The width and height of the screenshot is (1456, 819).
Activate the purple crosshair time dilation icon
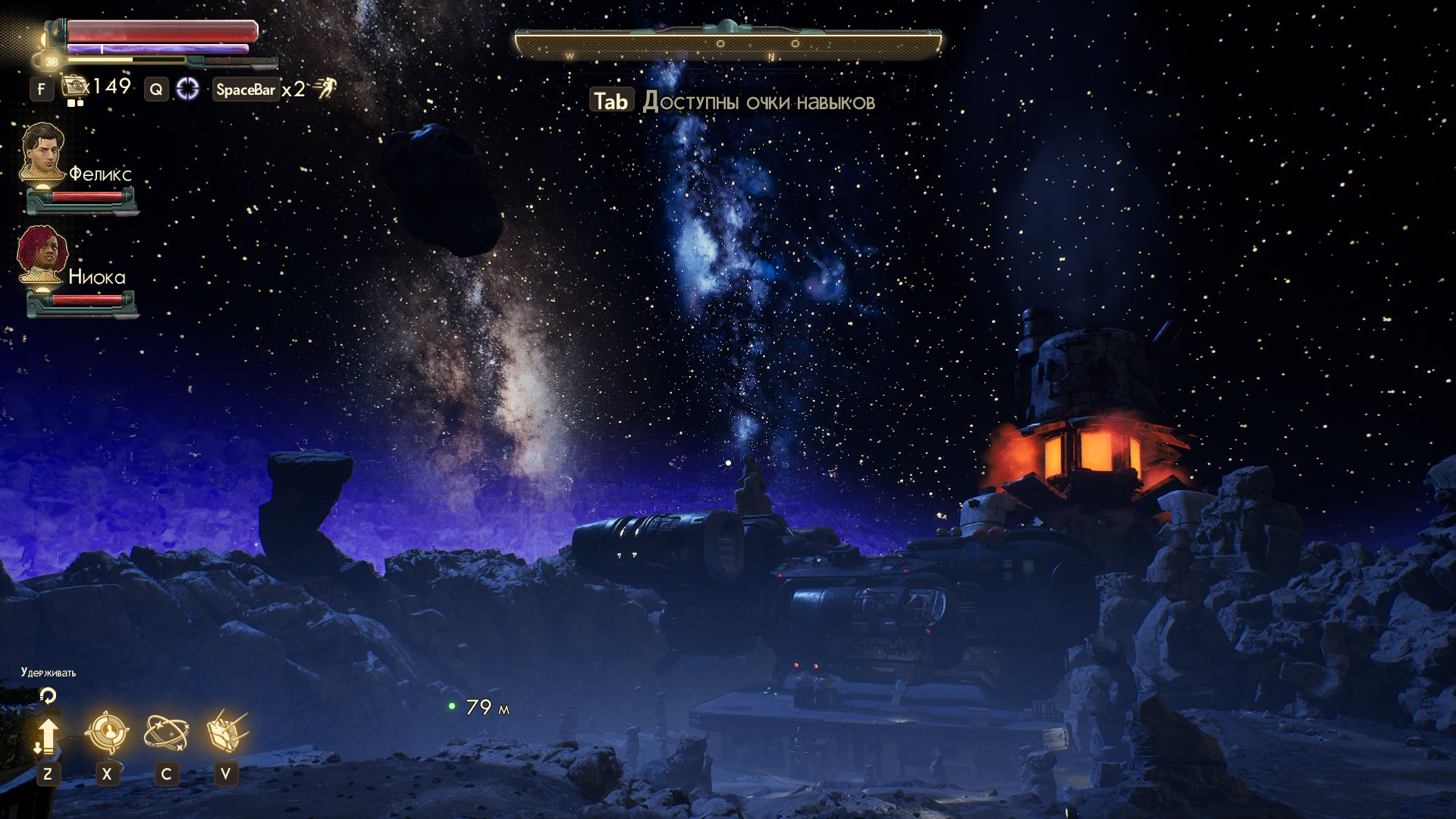click(187, 89)
